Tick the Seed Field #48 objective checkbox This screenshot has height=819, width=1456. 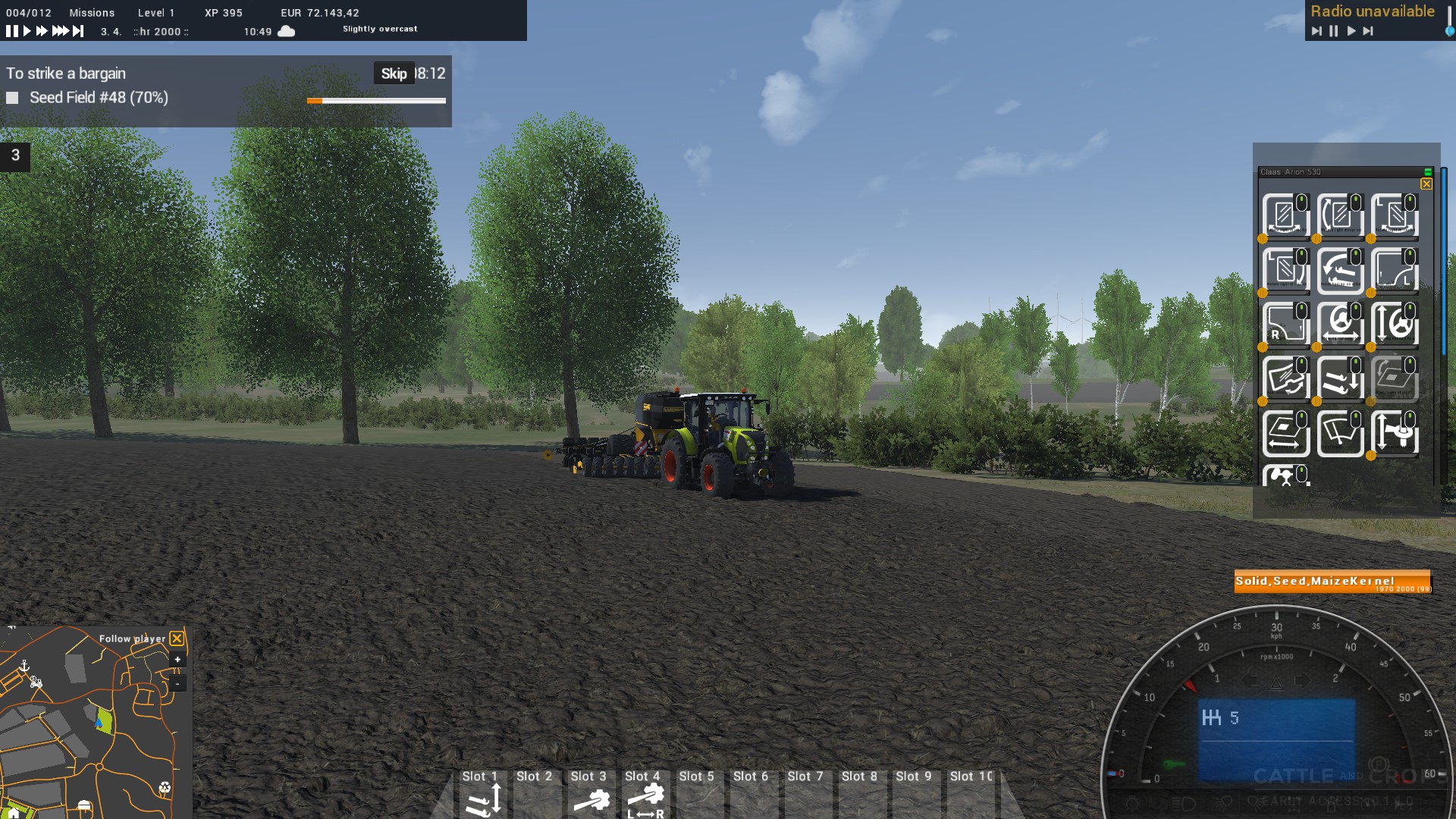pos(12,98)
